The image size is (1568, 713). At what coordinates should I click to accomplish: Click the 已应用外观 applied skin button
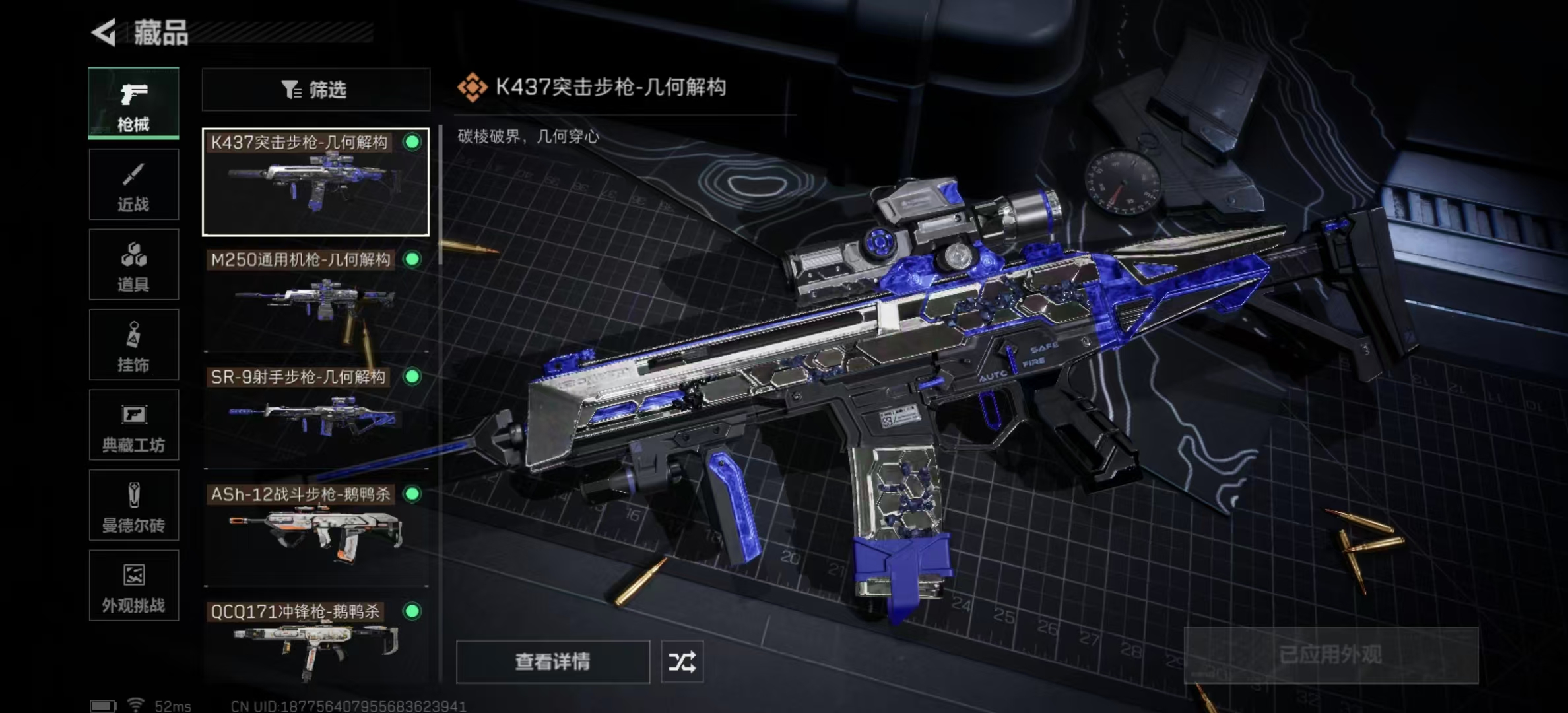[1330, 655]
